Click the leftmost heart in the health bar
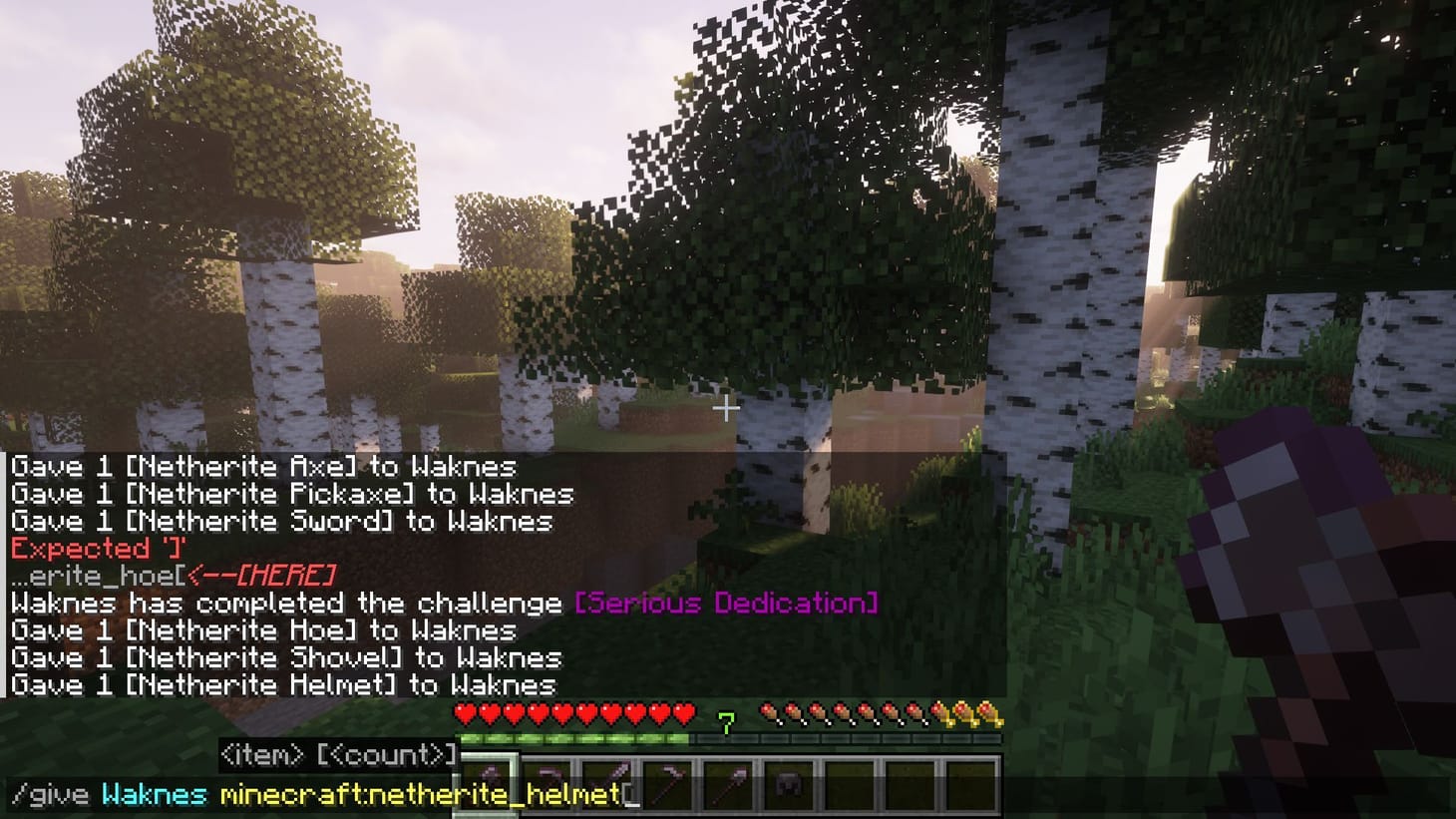The width and height of the screenshot is (1456, 819). [463, 713]
